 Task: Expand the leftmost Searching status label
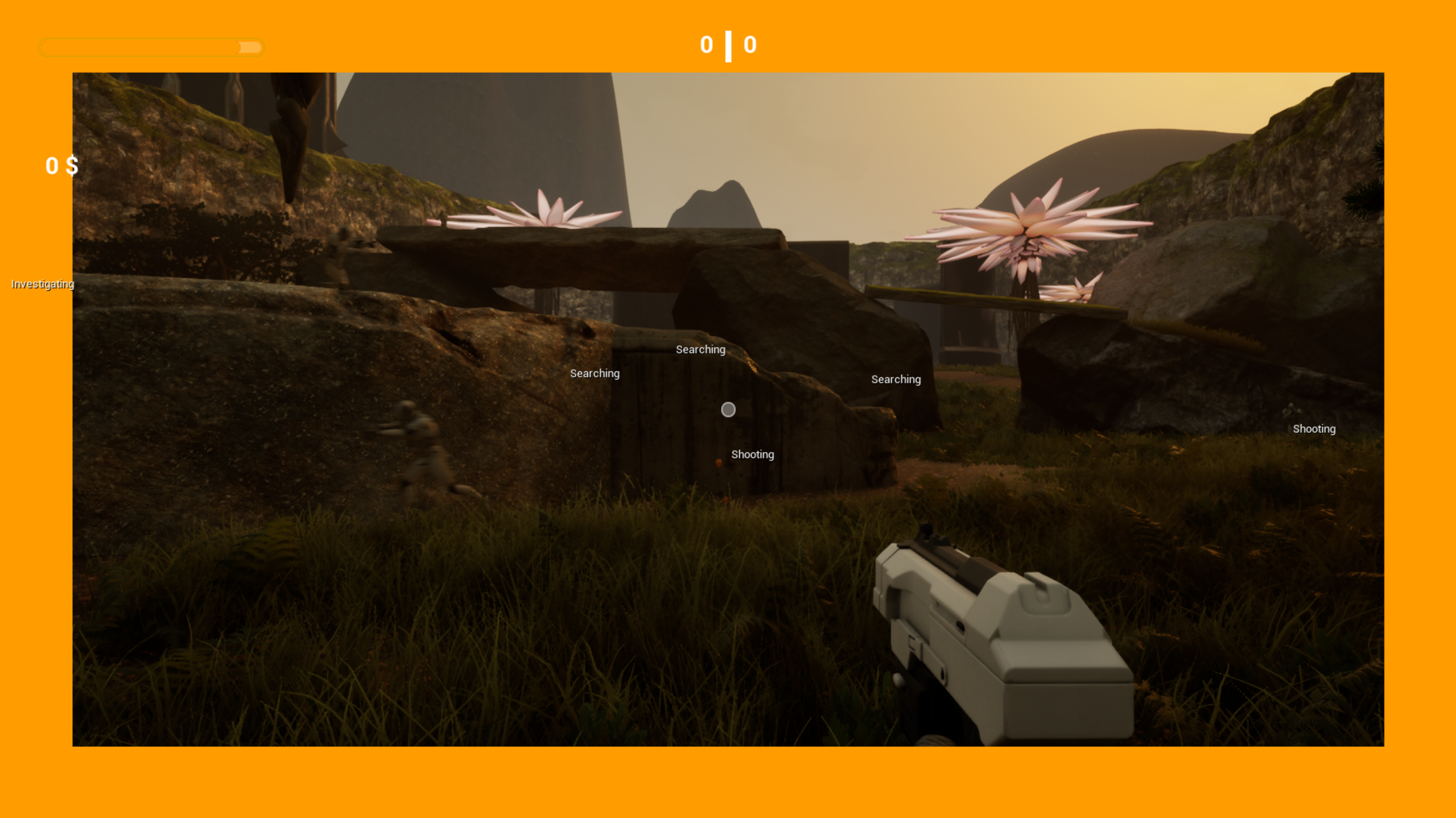point(595,374)
